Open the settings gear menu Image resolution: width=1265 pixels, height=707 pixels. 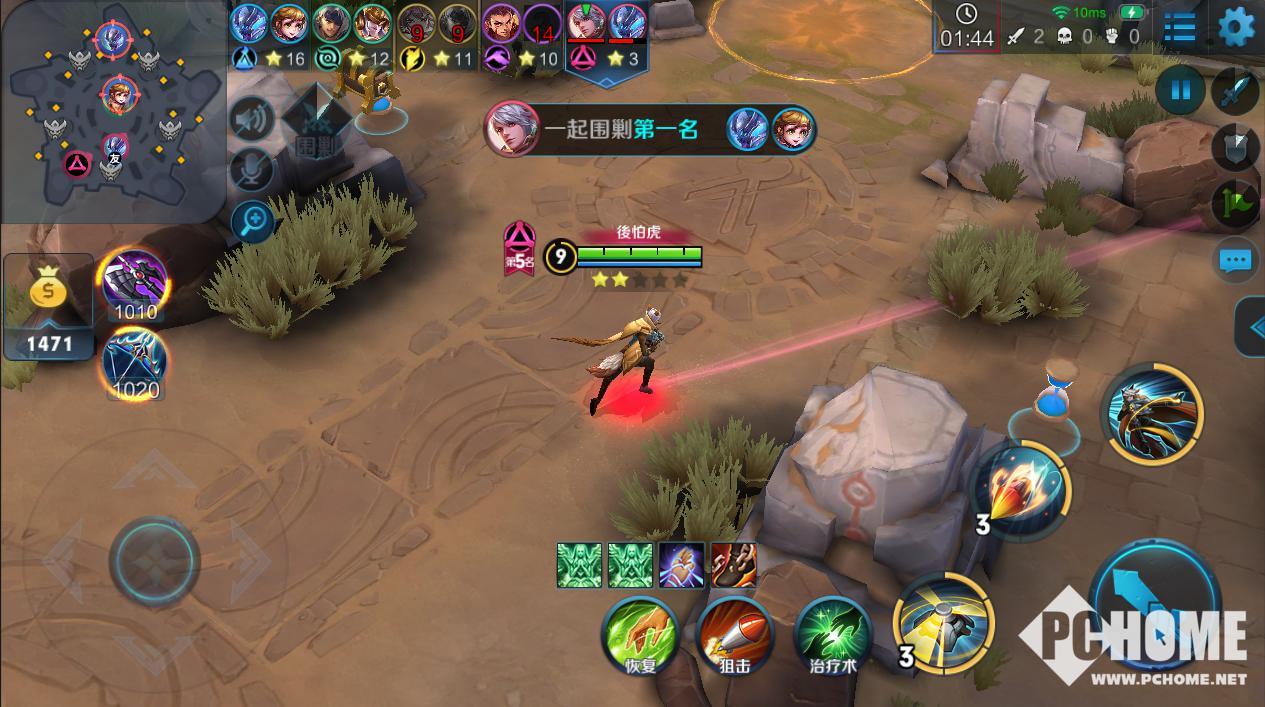click(x=1237, y=26)
